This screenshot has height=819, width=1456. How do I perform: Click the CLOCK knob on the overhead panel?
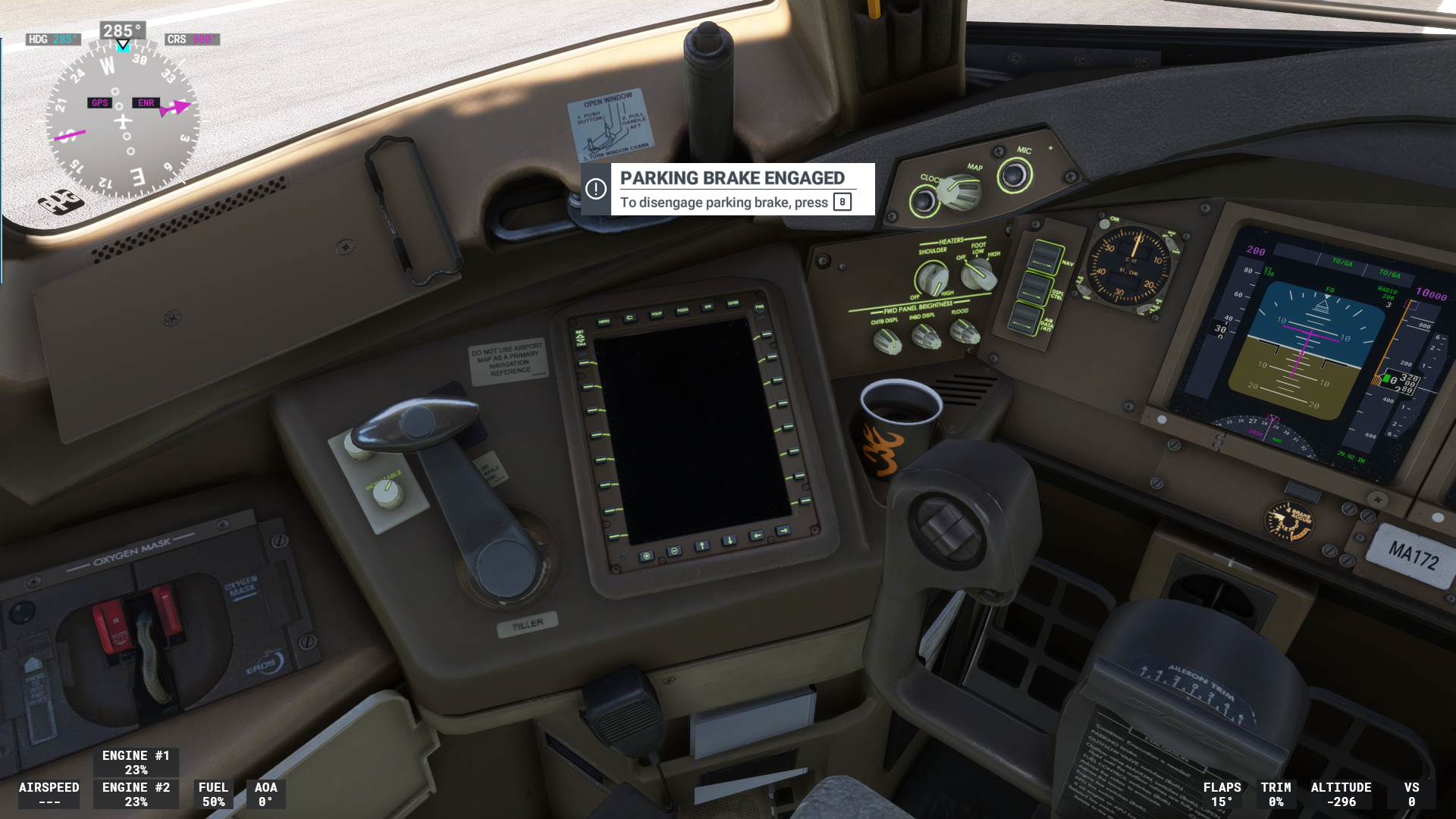(x=924, y=199)
